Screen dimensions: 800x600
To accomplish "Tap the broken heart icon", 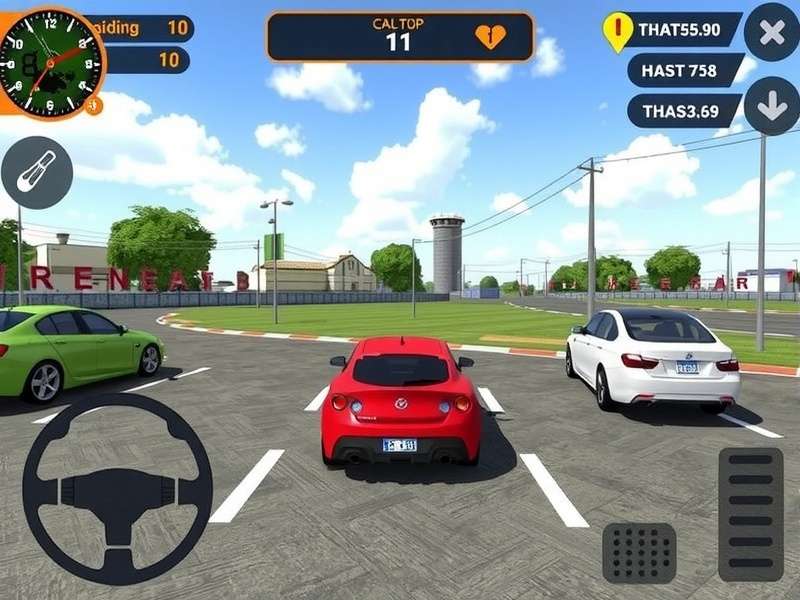I will (x=490, y=37).
